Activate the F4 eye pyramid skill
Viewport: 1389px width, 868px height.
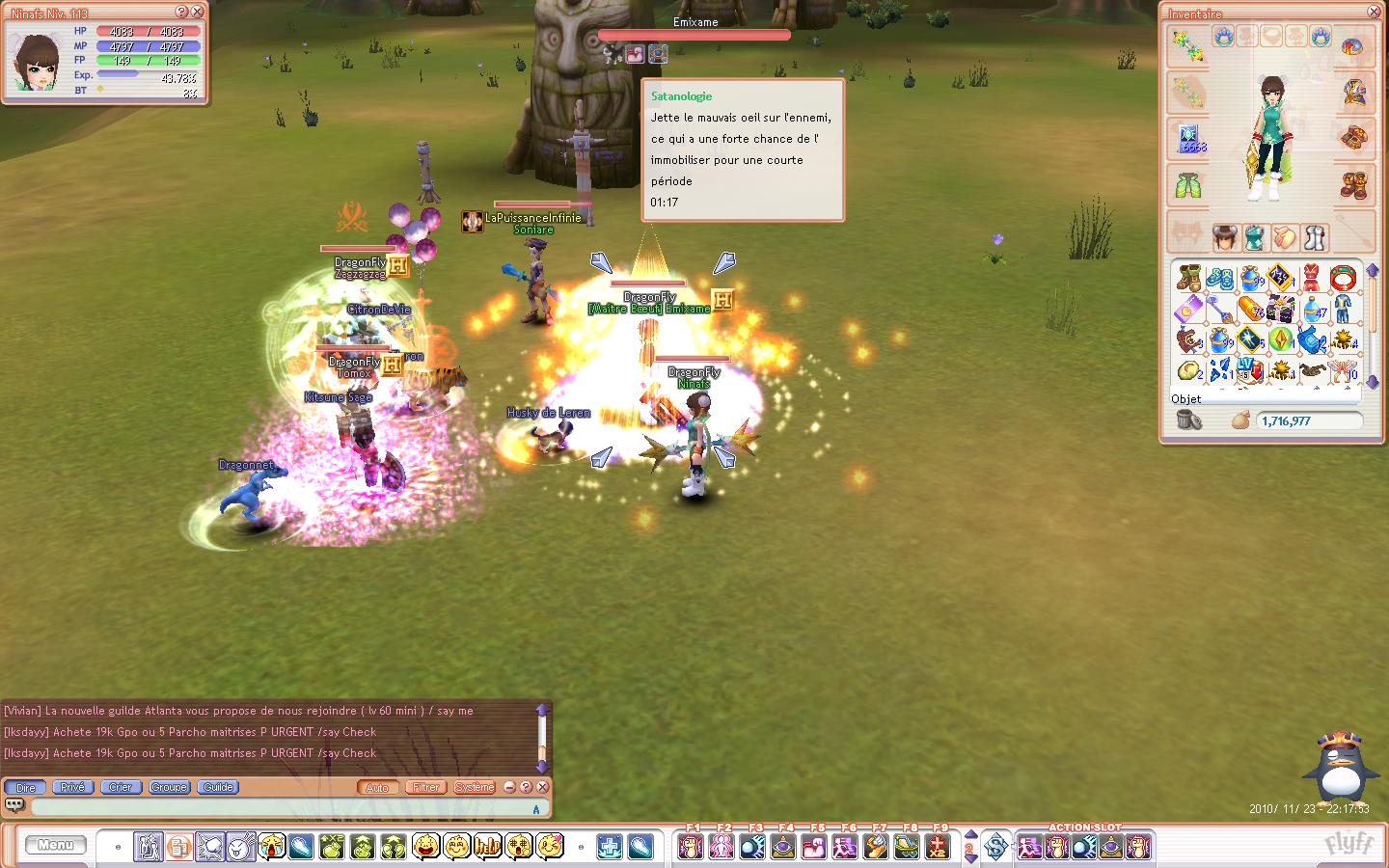tap(783, 847)
